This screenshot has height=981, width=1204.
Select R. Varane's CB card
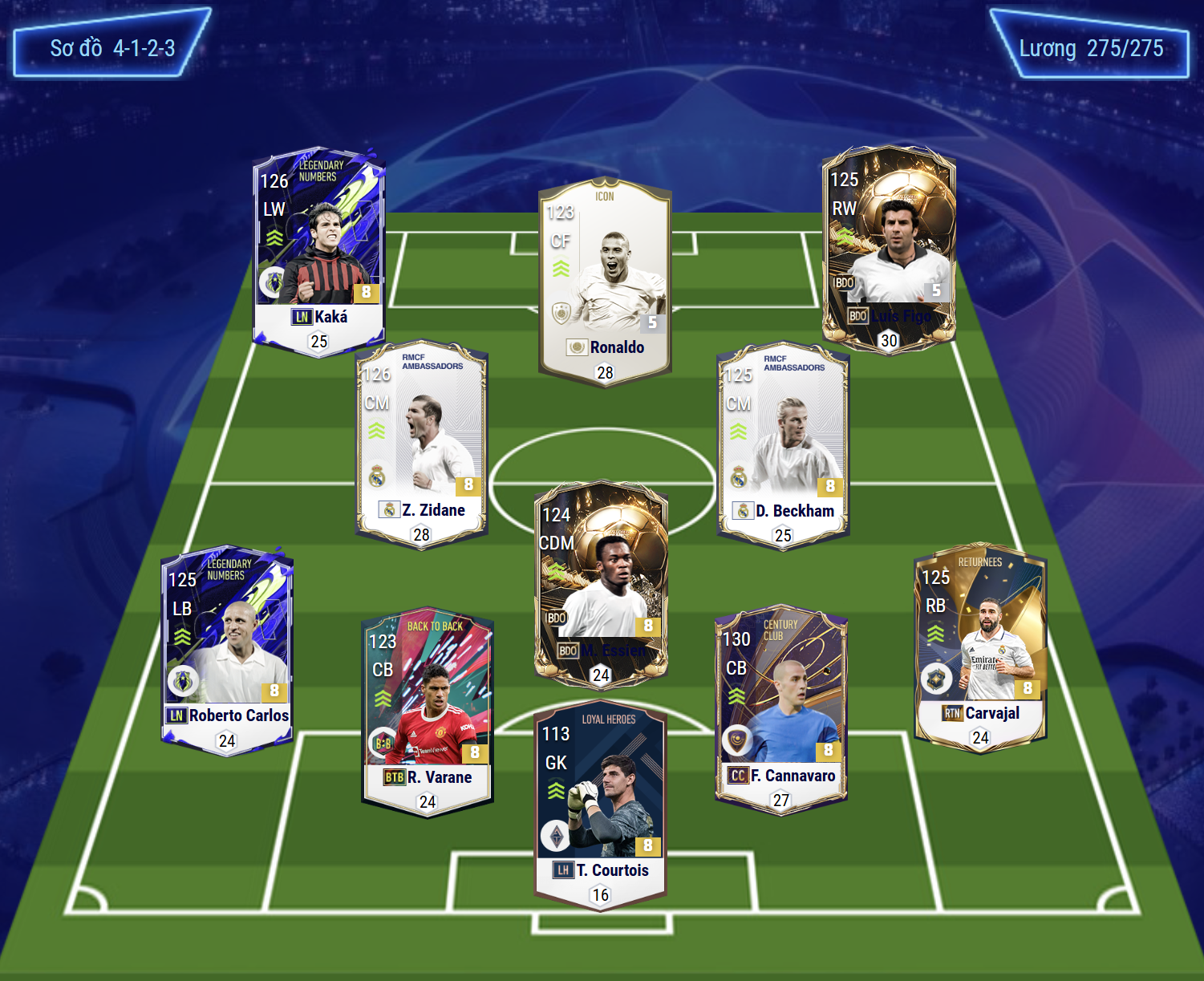pyautogui.click(x=428, y=711)
